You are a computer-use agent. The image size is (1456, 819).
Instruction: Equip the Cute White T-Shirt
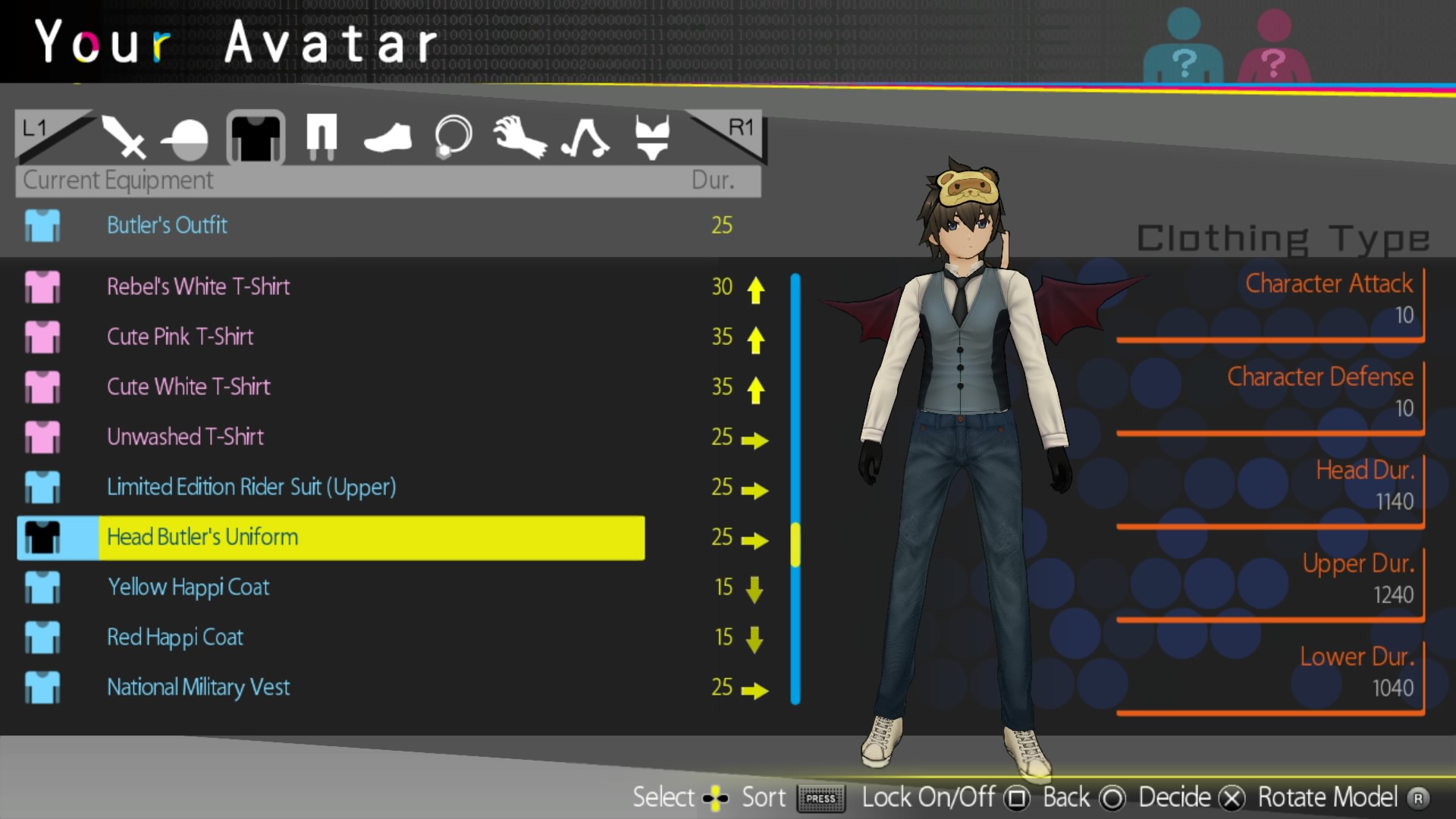coord(188,387)
